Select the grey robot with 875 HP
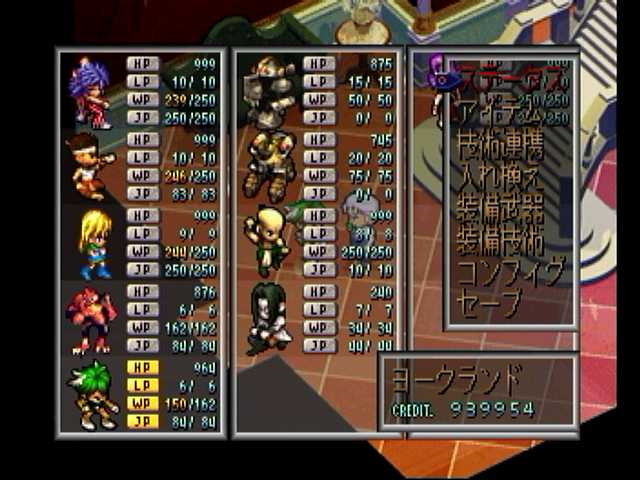This screenshot has width=640, height=480. [270, 92]
